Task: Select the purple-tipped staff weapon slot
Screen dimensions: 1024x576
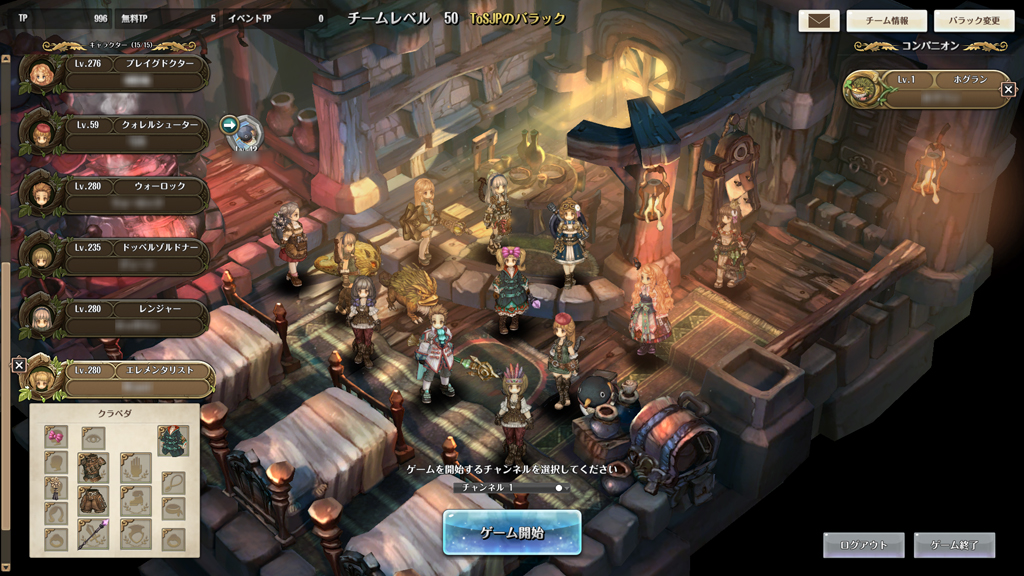Action: [93, 534]
